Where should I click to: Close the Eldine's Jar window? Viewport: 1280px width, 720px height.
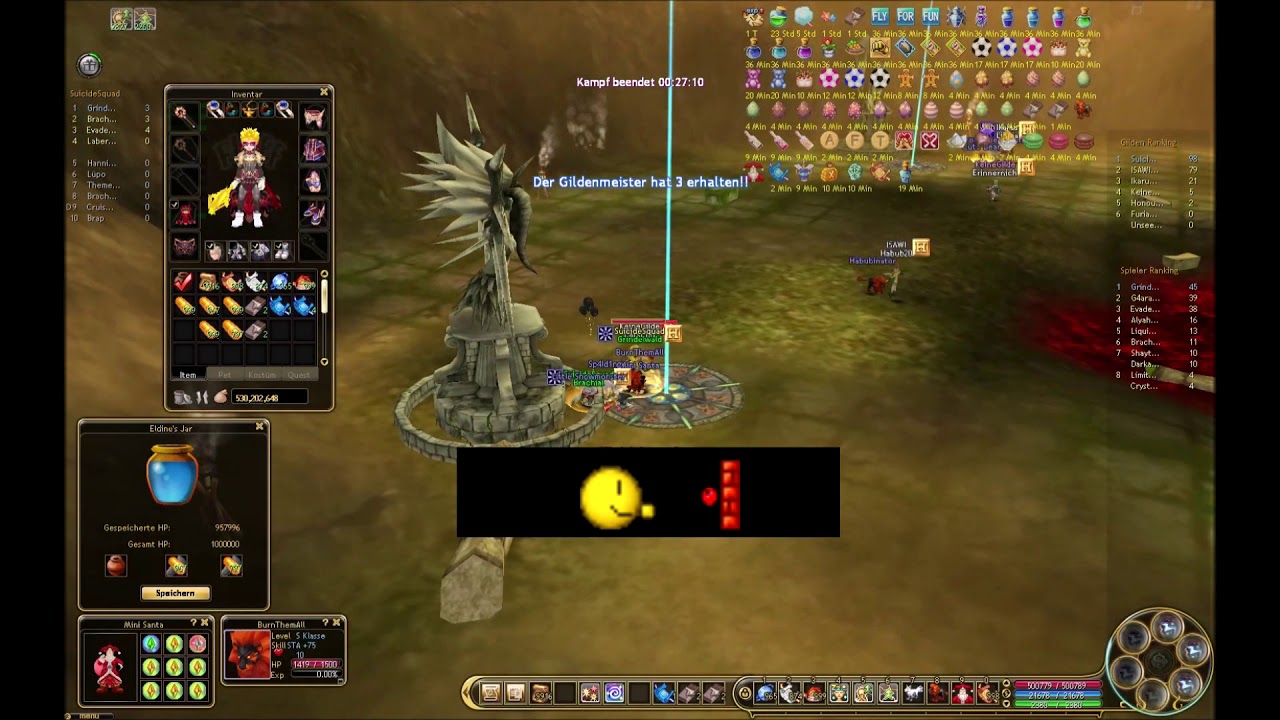click(260, 427)
